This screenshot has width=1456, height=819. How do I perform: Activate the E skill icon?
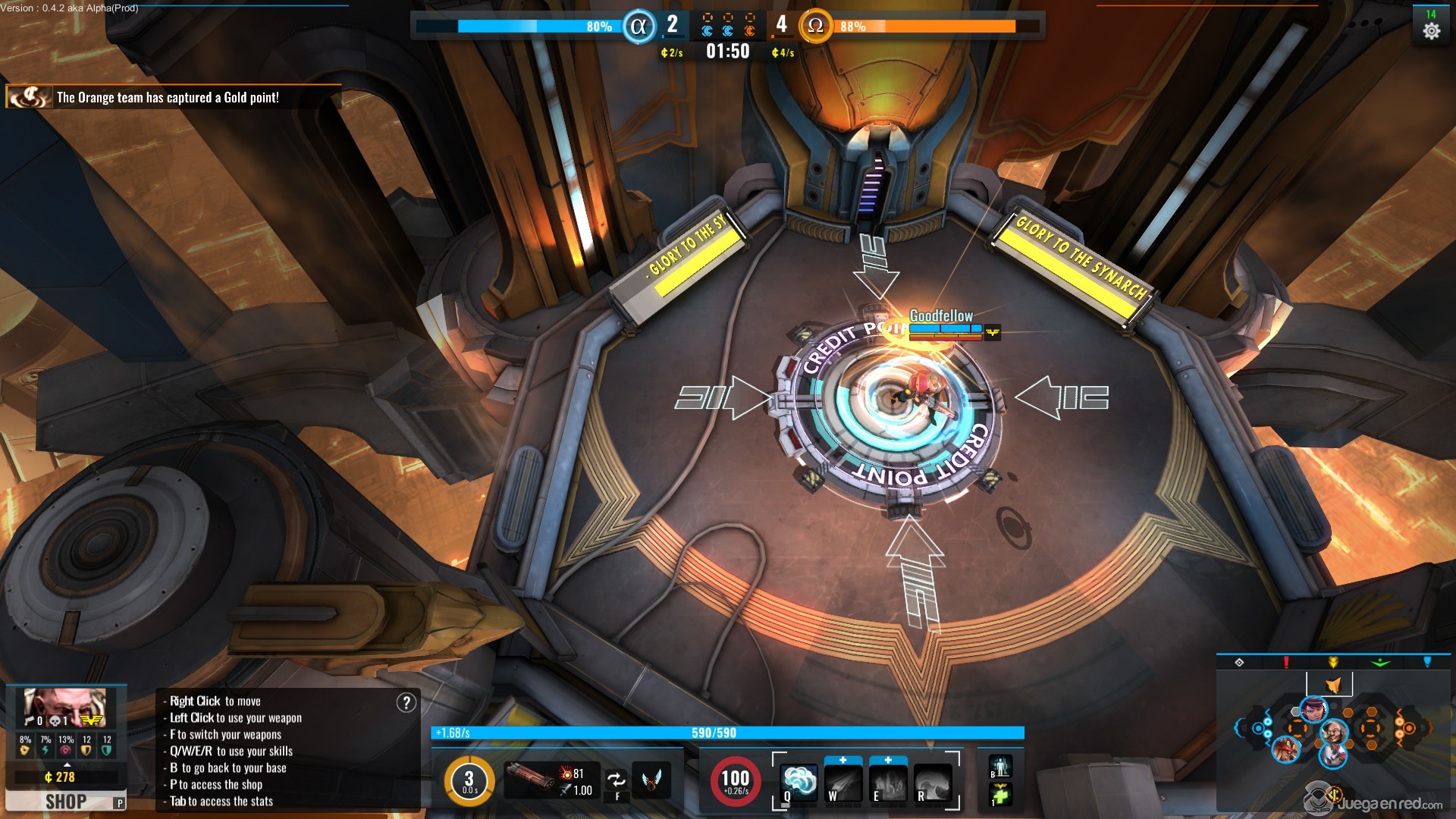pos(888,783)
